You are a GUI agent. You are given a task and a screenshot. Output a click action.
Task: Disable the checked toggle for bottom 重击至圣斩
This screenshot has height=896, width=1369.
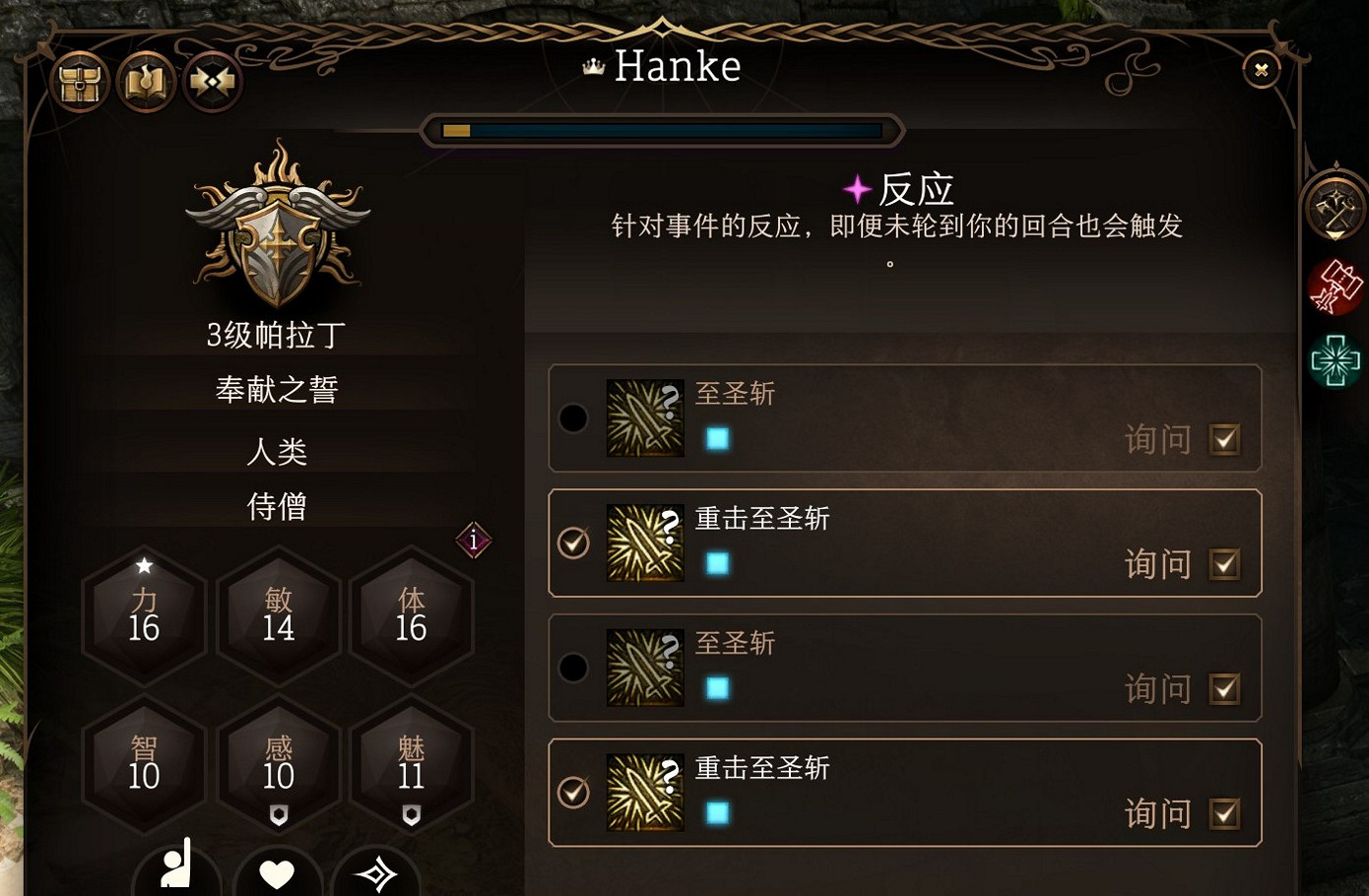[572, 793]
